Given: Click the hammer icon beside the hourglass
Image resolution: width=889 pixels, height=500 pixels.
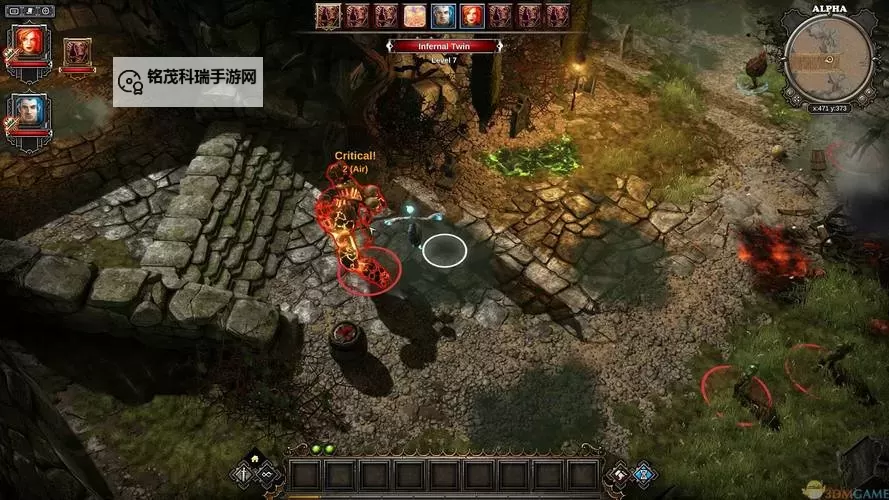Looking at the screenshot, I should coord(619,471).
